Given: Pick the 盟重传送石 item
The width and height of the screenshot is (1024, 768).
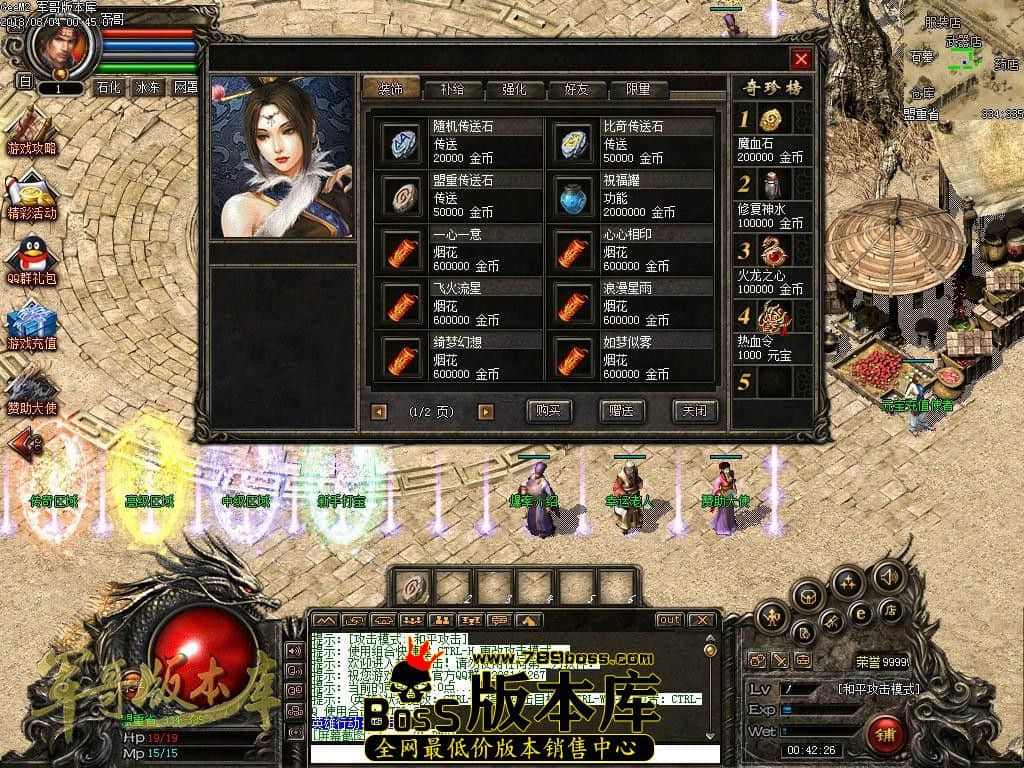Looking at the screenshot, I should pyautogui.click(x=404, y=196).
